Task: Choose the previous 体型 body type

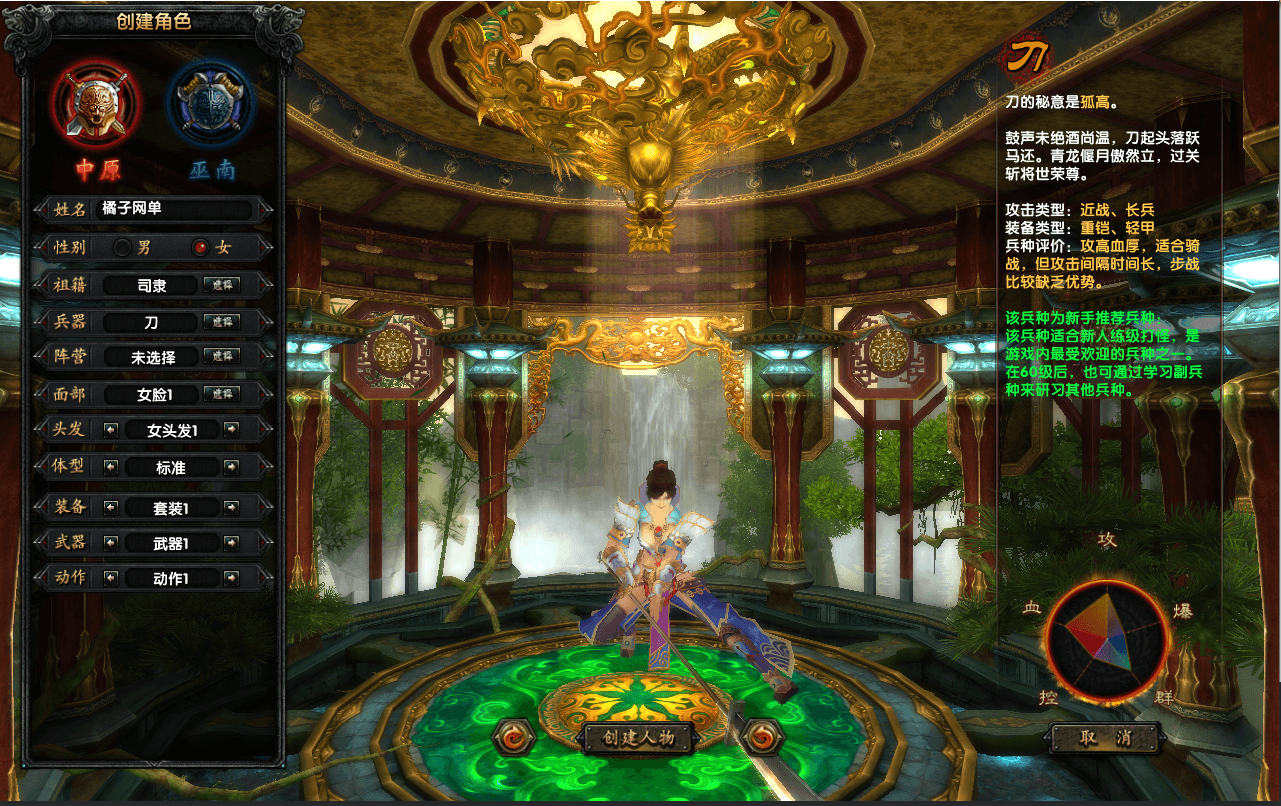Action: pos(111,467)
